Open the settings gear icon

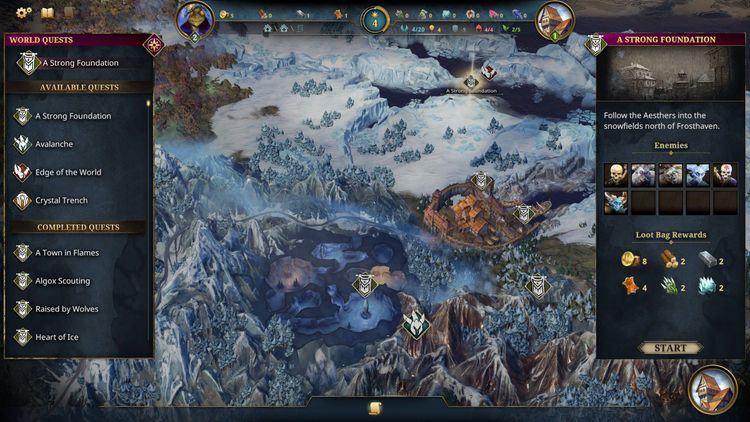pyautogui.click(x=23, y=14)
